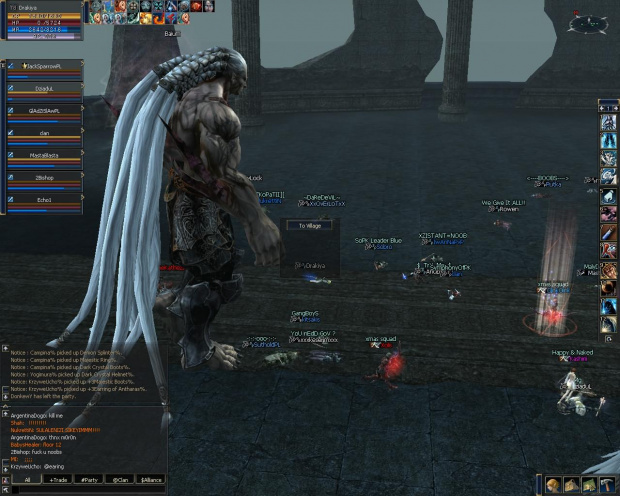
Task: Select party member MastaBlasta
Action: pyautogui.click(x=43, y=156)
